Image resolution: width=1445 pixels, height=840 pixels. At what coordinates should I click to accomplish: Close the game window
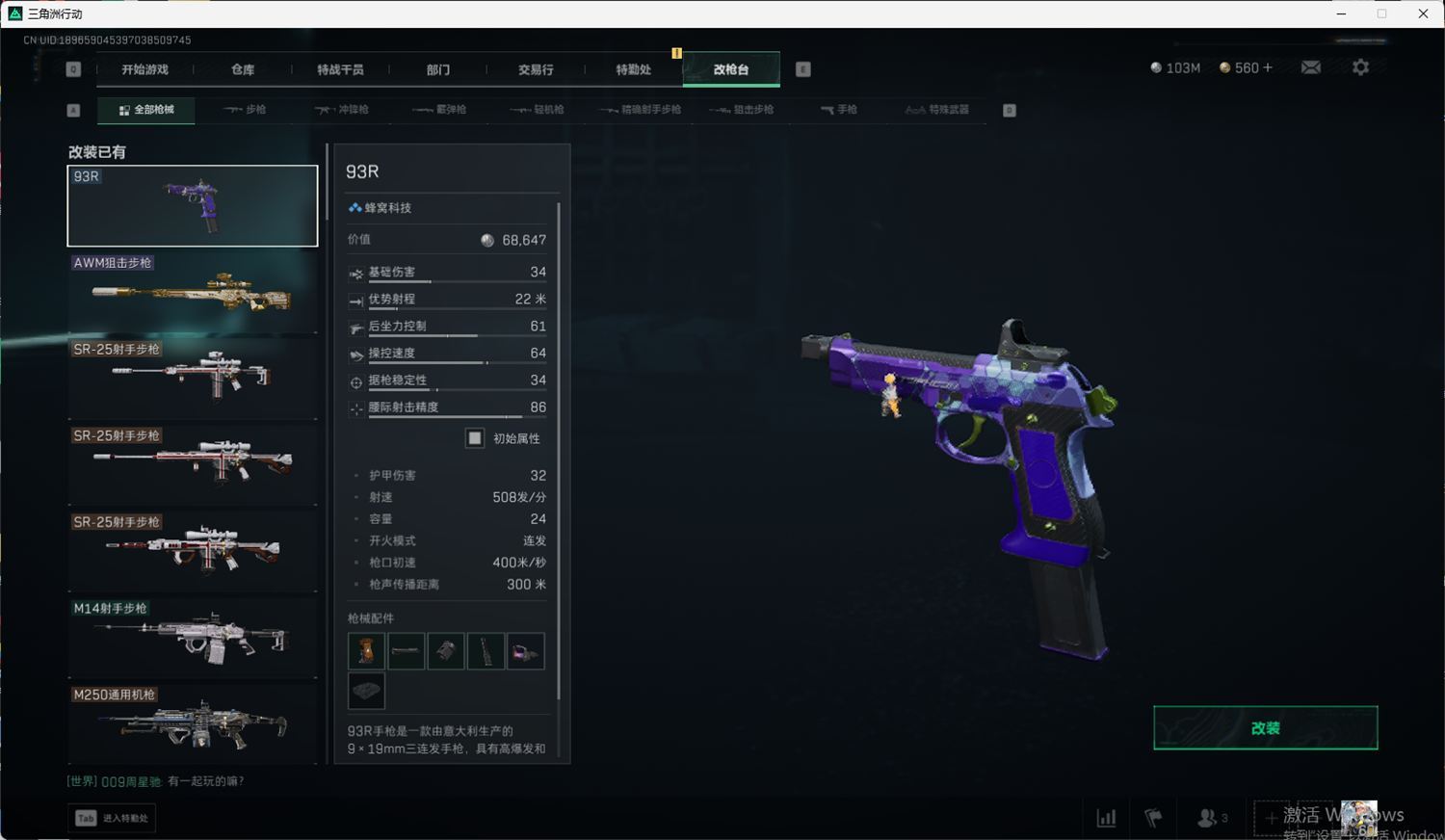(1423, 13)
